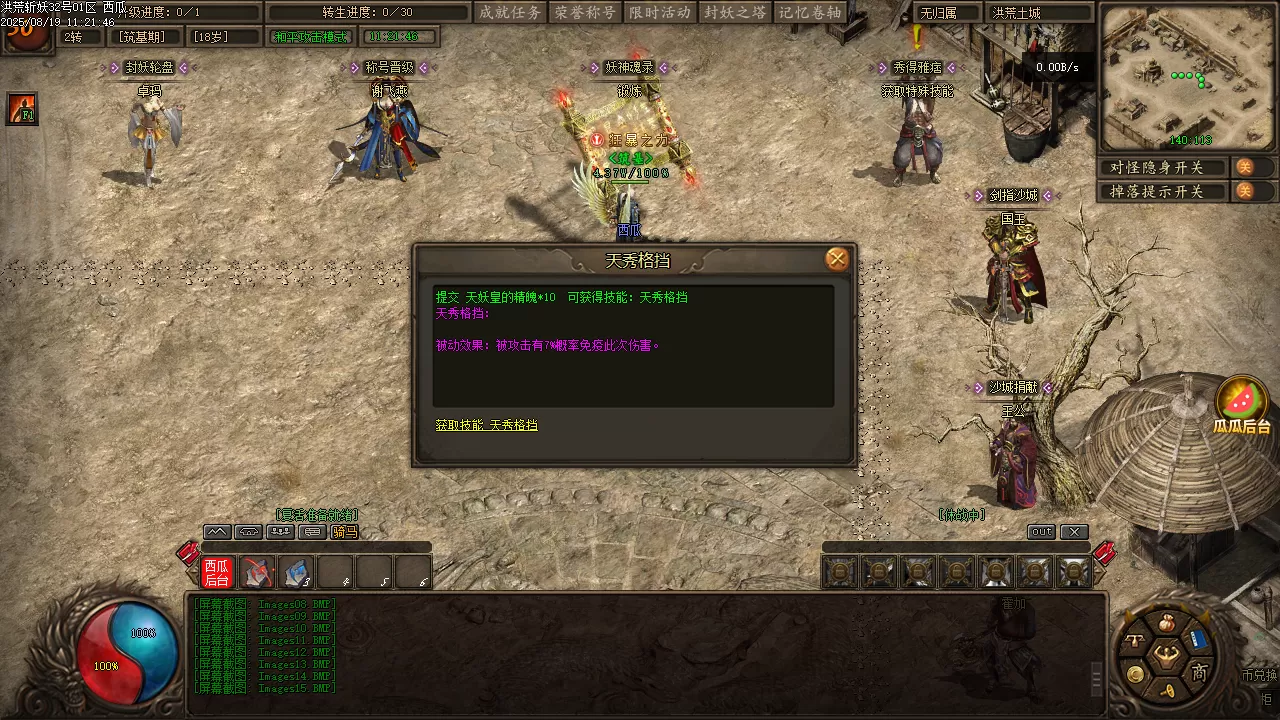Toggle the 掉落提示开关 switch
Image resolution: width=1280 pixels, height=720 pixels.
tap(1245, 191)
